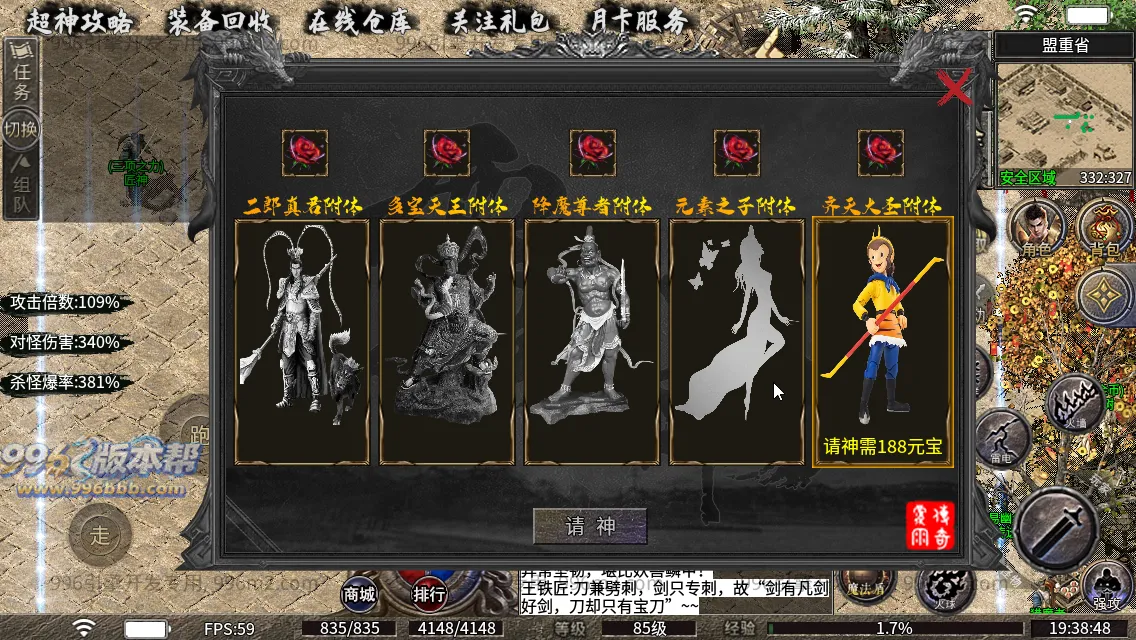This screenshot has width=1136, height=640.
Task: Close the 请神 deity panel
Action: (956, 88)
